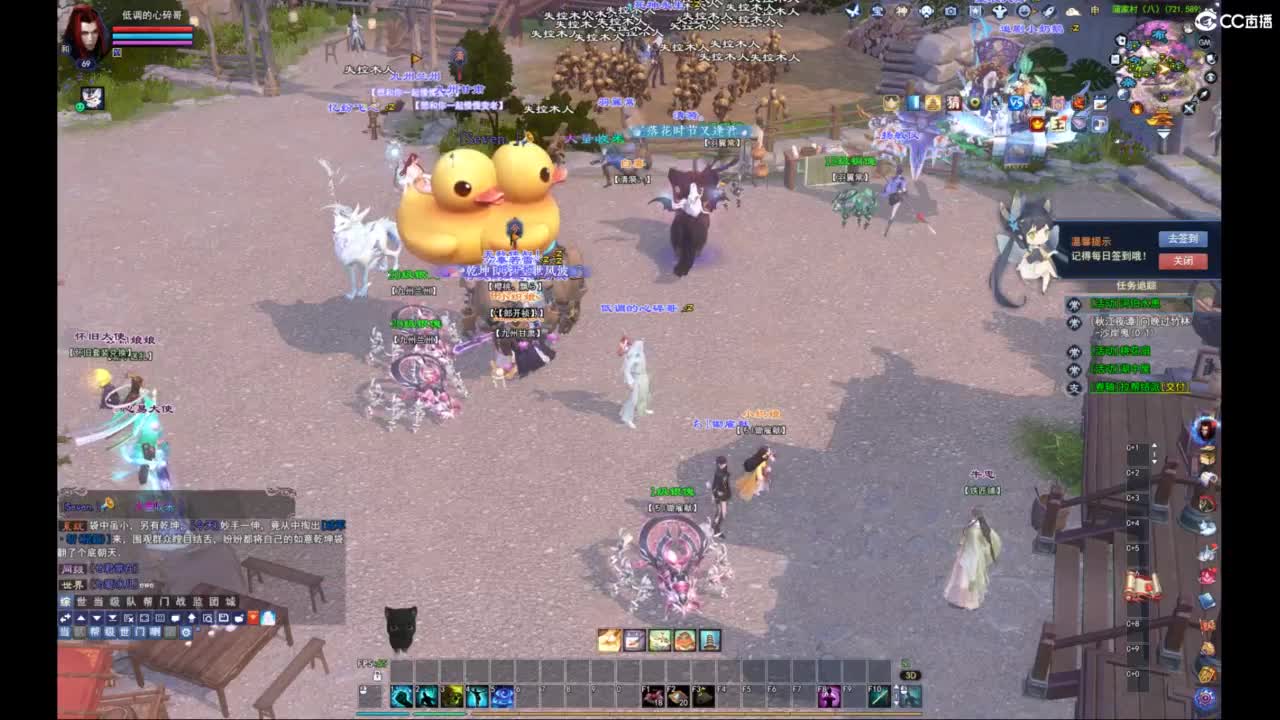The height and width of the screenshot is (720, 1280).
Task: Collapse the 任务追踪 quest tracker header
Action: pyautogui.click(x=1137, y=284)
